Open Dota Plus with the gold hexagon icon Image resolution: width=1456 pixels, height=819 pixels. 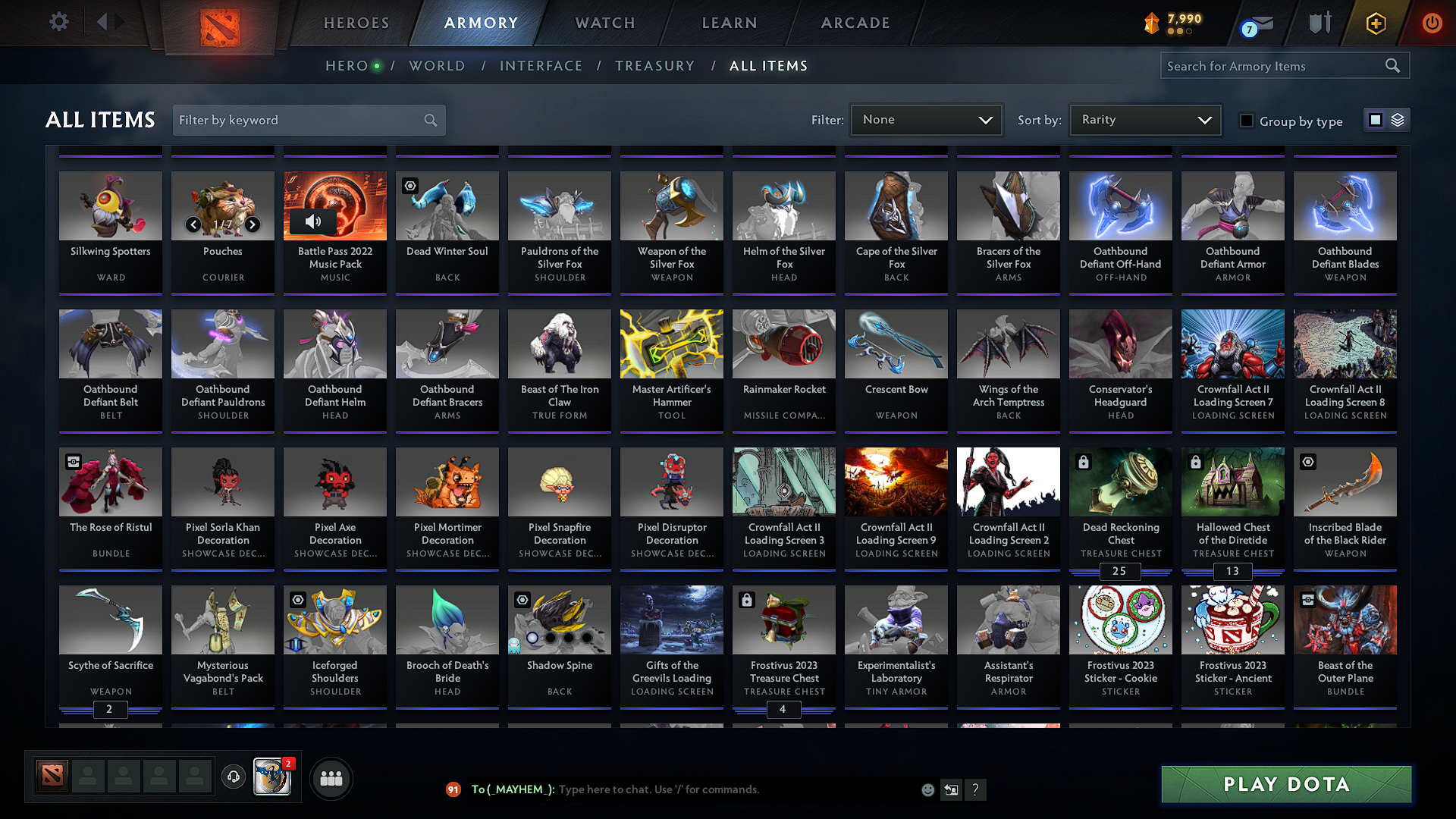coord(1375,23)
